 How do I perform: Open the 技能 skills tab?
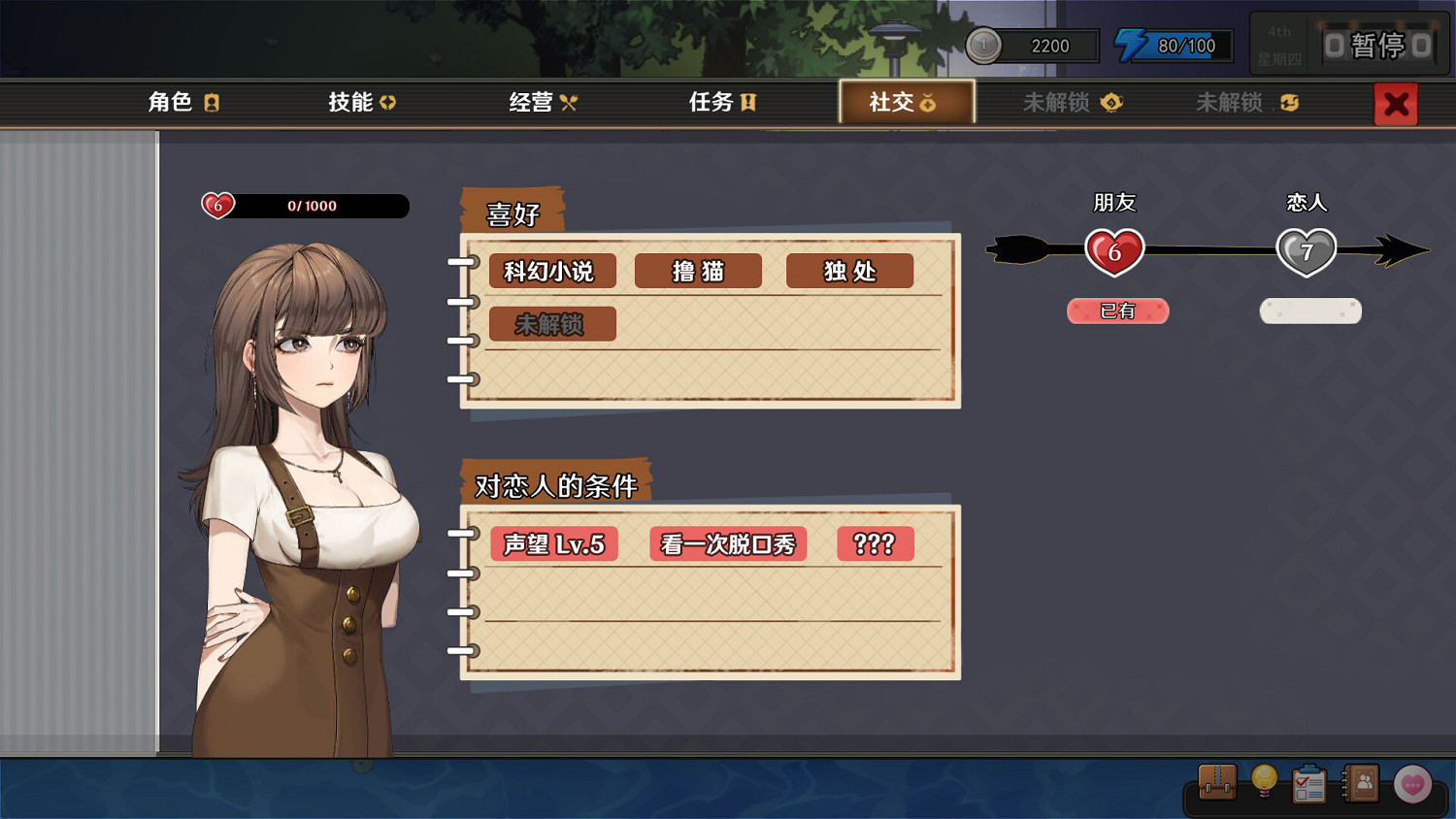(361, 102)
